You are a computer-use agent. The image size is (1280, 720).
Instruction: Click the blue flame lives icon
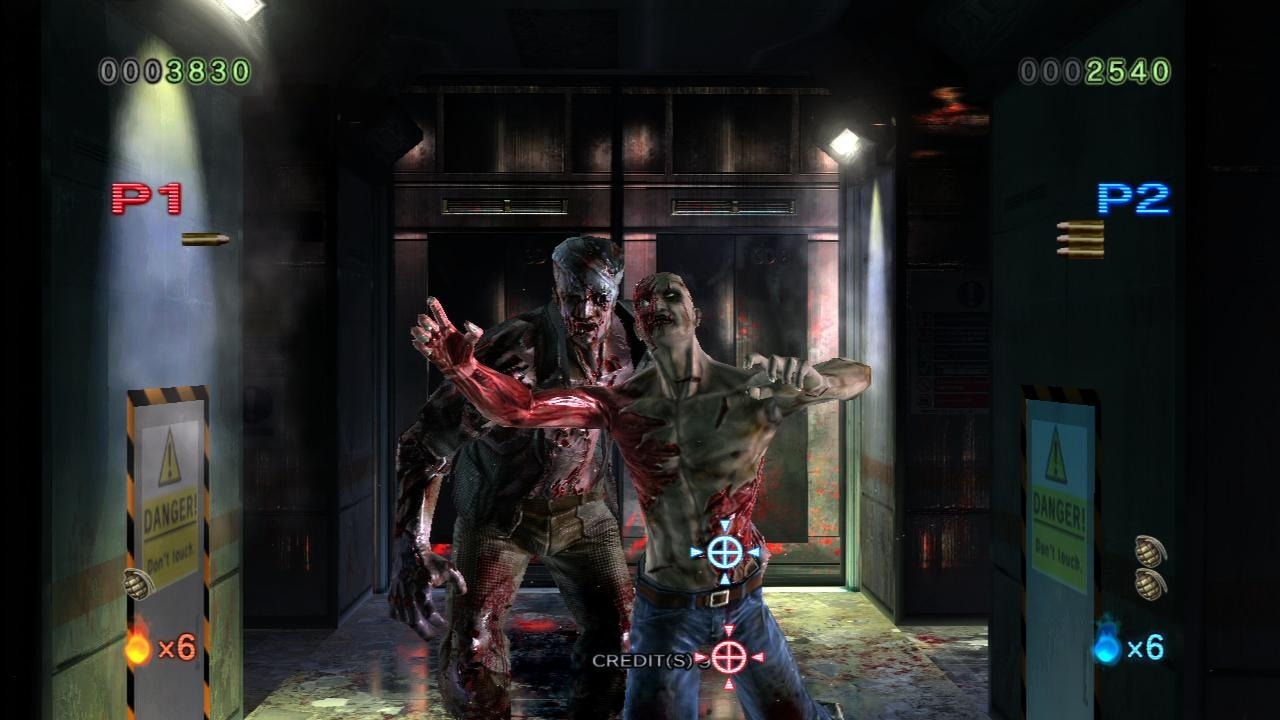pos(1107,646)
